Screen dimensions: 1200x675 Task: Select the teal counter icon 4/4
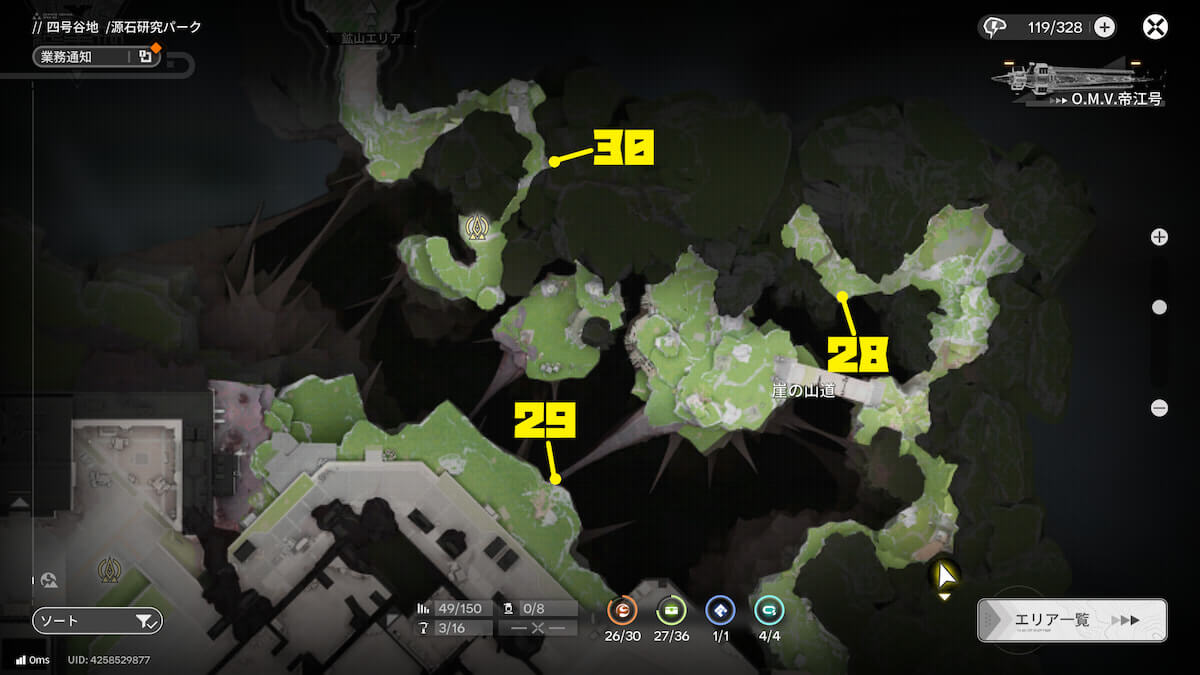[x=769, y=611]
